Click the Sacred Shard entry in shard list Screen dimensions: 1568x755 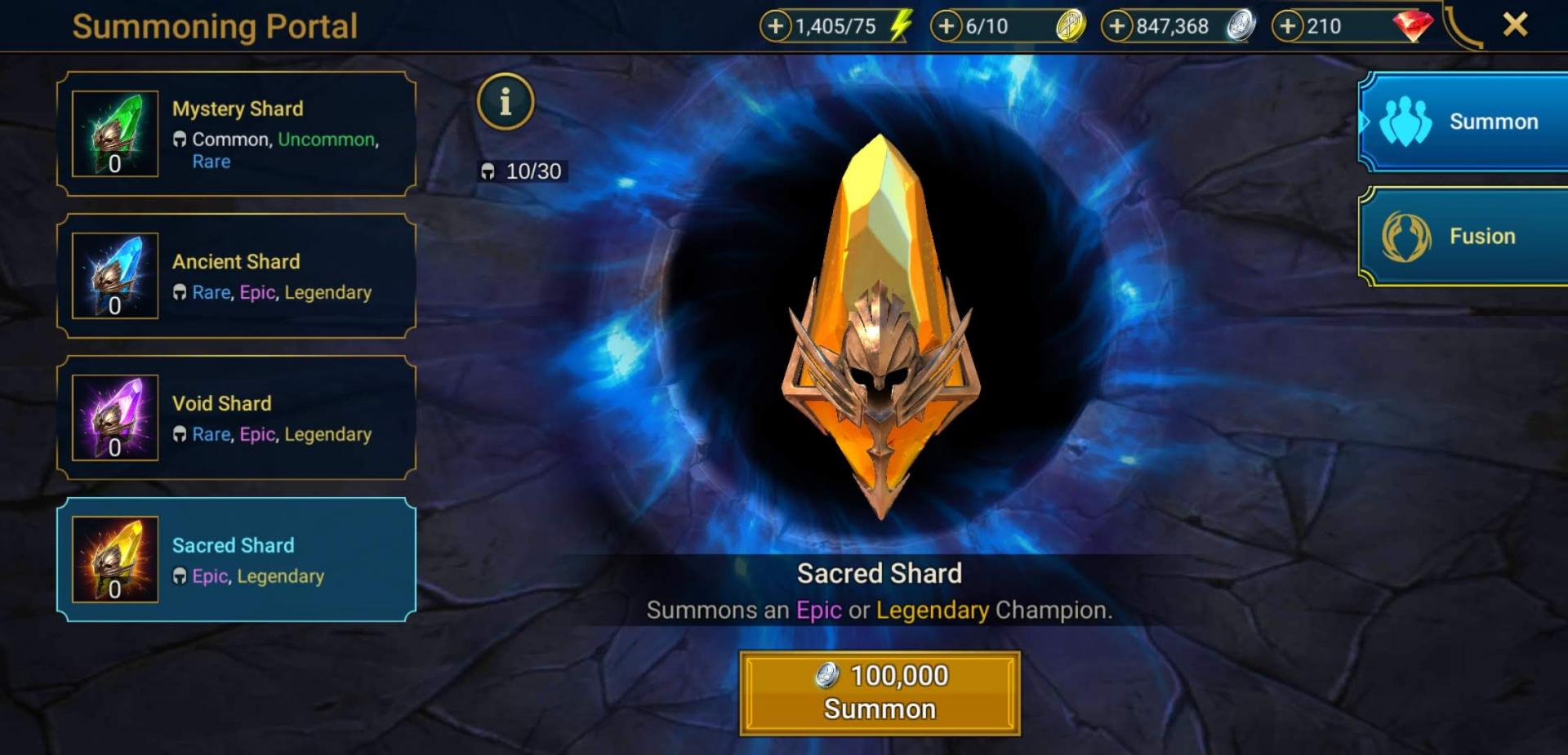[x=237, y=560]
